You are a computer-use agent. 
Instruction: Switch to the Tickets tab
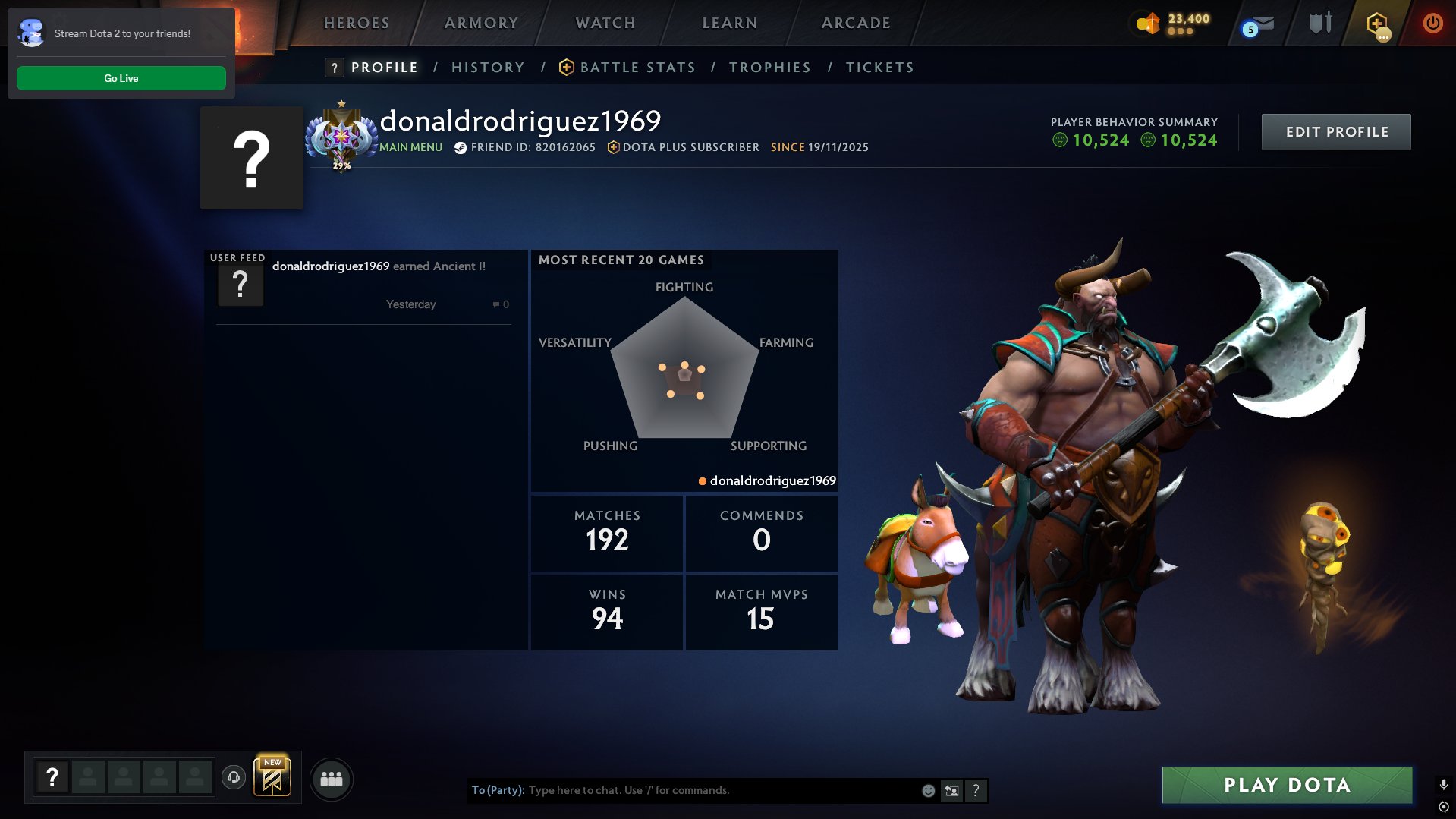879,68
